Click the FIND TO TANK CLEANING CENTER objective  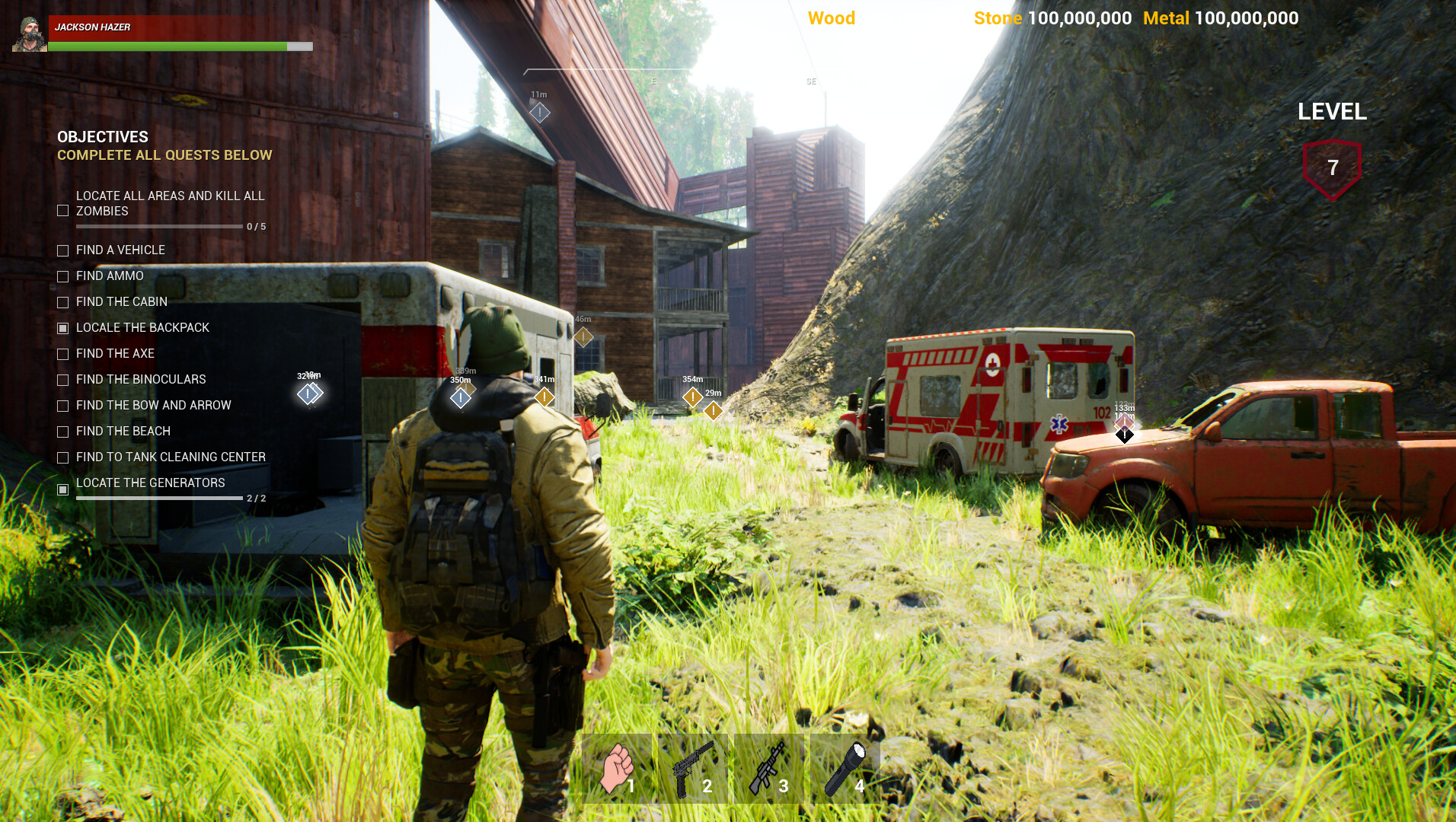pyautogui.click(x=170, y=457)
